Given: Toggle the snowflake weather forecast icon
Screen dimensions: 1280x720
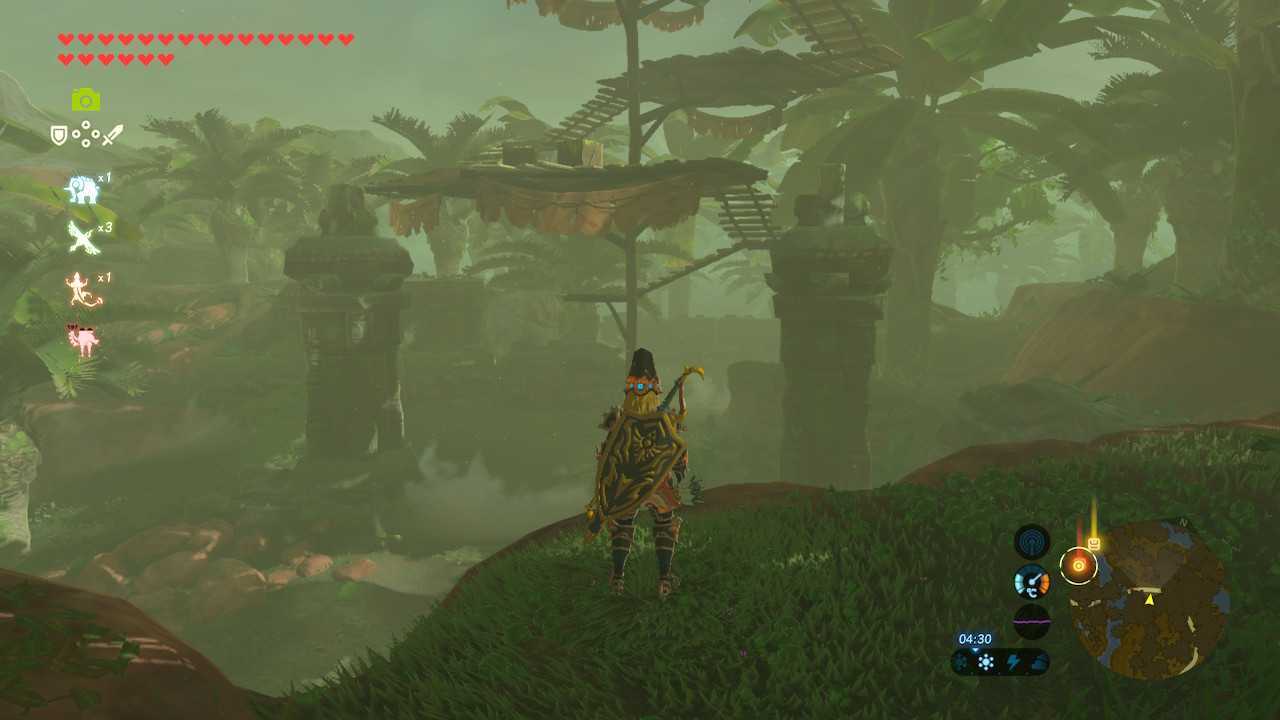Looking at the screenshot, I should pos(986,662).
